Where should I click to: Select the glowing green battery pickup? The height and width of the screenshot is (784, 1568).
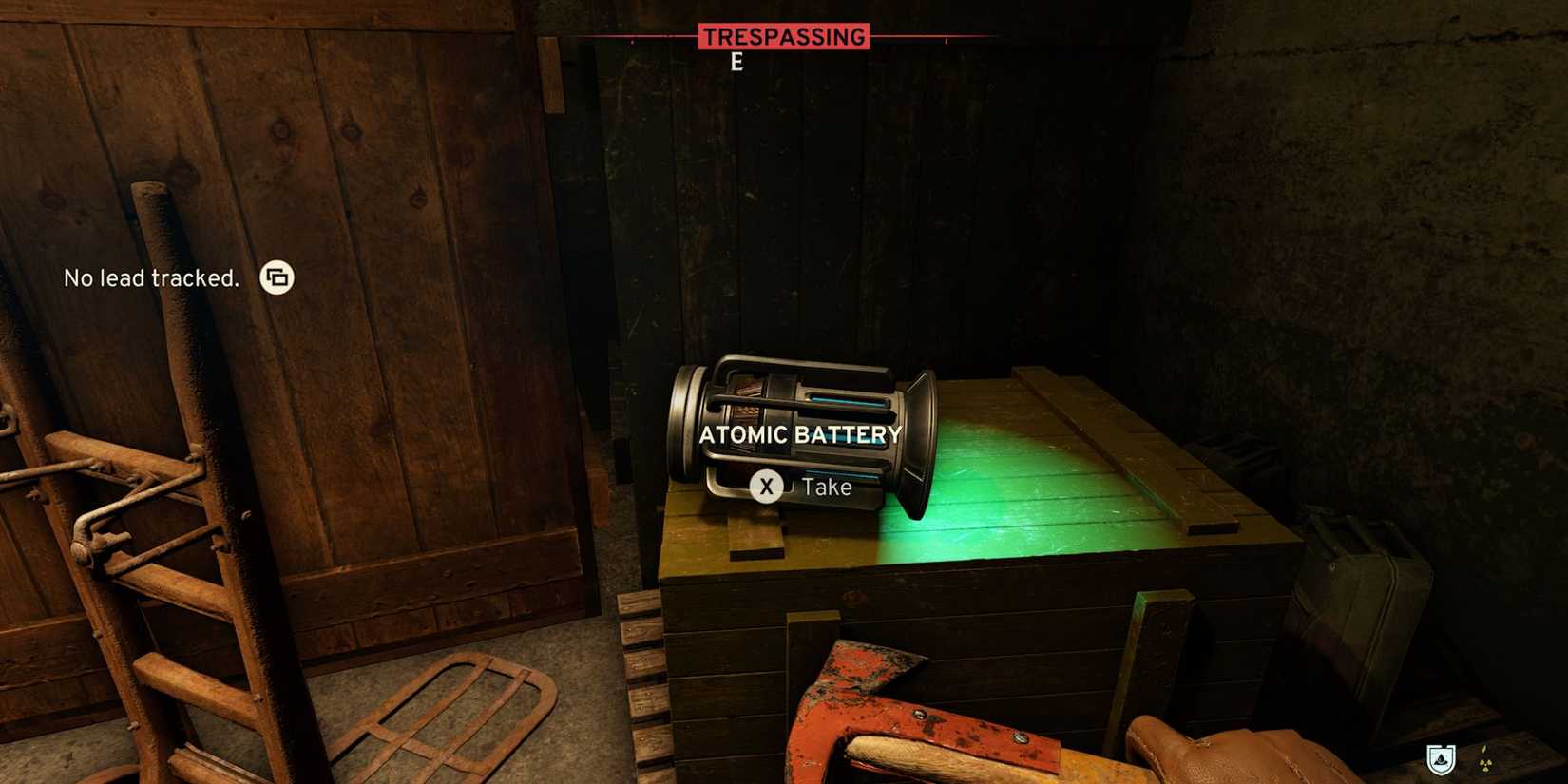(803, 437)
